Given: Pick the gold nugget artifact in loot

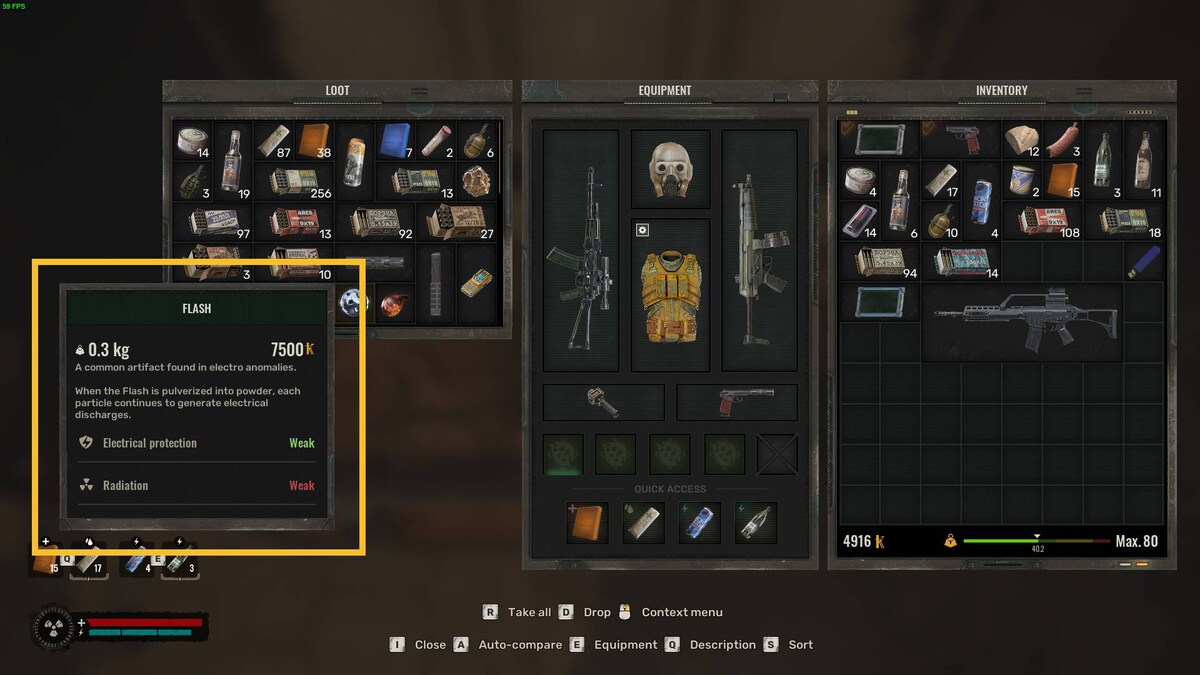Looking at the screenshot, I should click(x=478, y=181).
